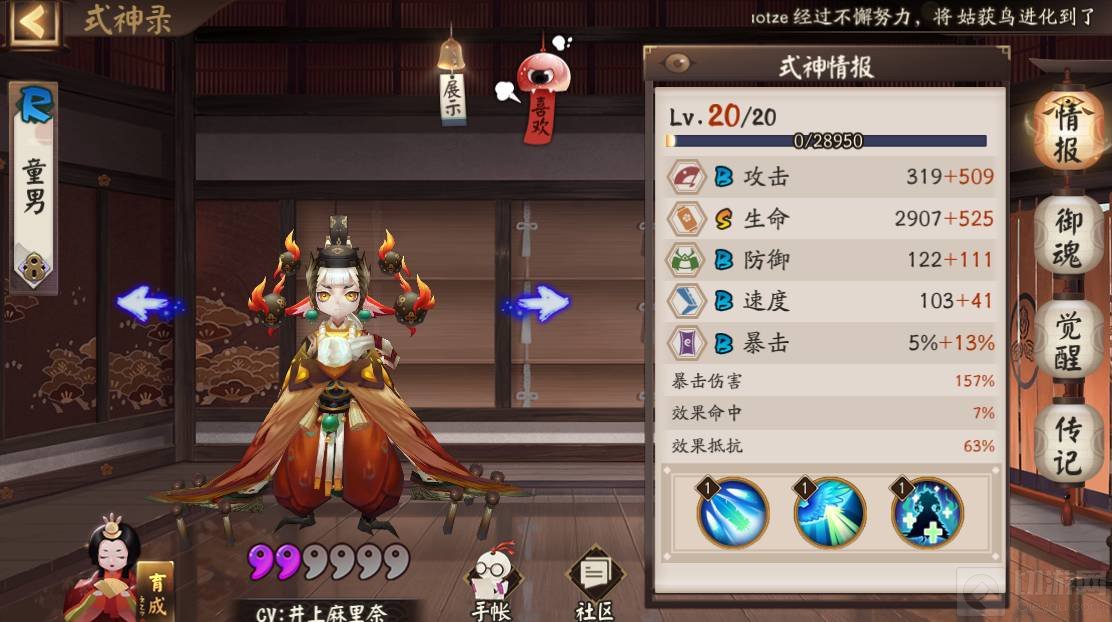This screenshot has height=622, width=1112.
Task: Select the blue feather slash skill icon
Action: (732, 513)
